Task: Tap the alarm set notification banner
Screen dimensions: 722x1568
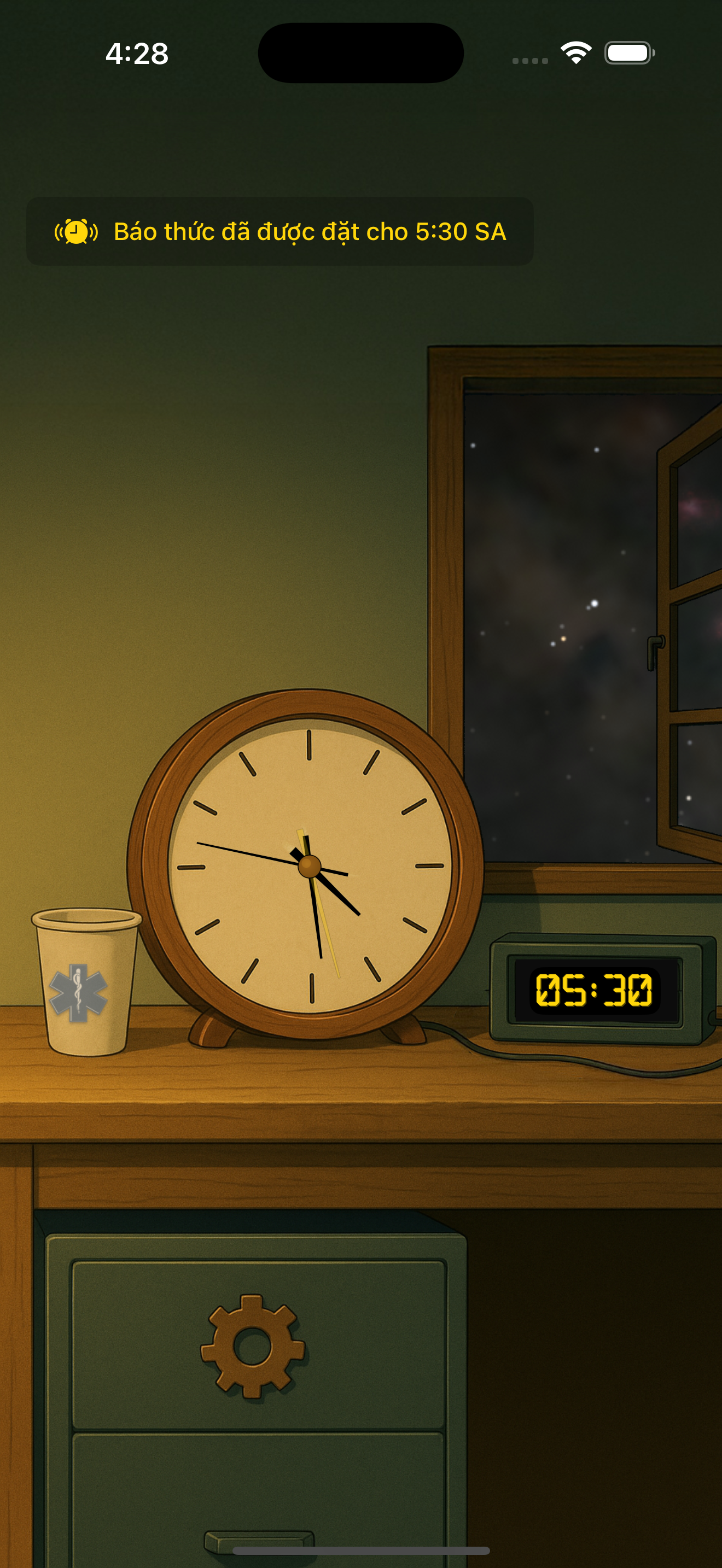Action: (280, 231)
